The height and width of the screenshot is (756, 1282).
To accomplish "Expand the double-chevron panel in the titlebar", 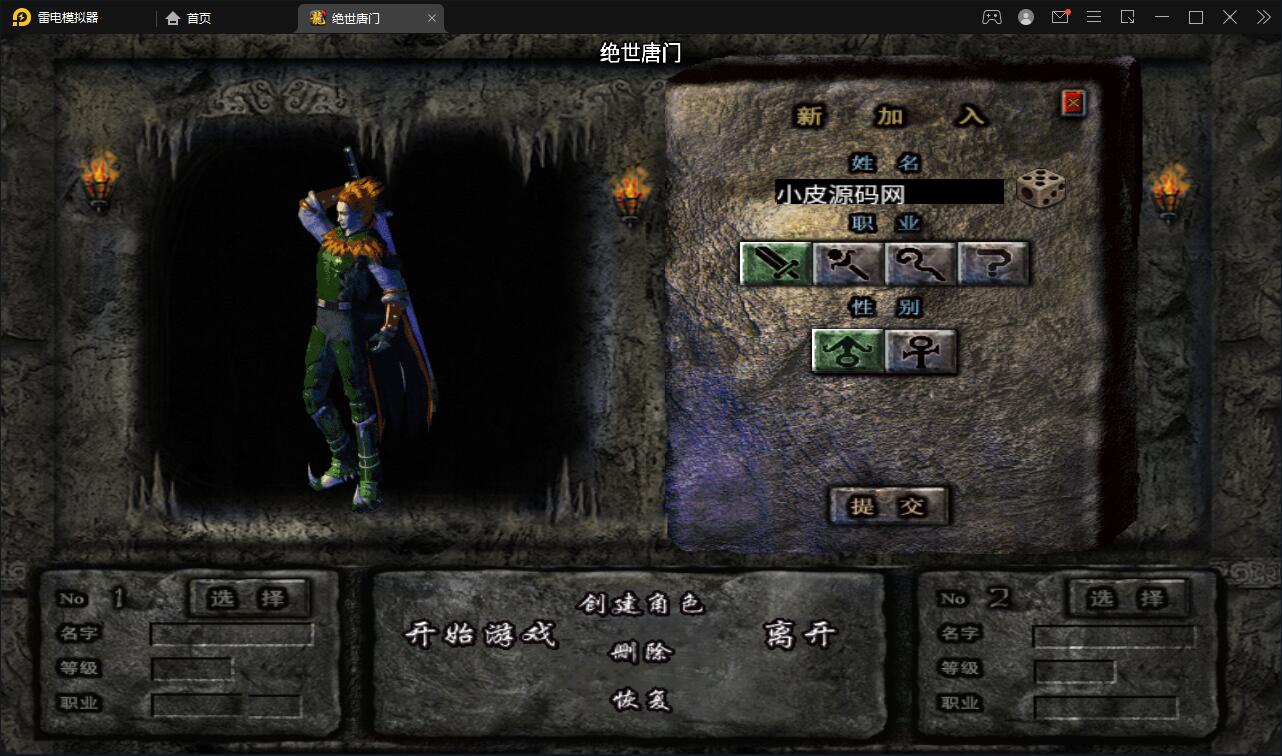I will tap(1262, 17).
